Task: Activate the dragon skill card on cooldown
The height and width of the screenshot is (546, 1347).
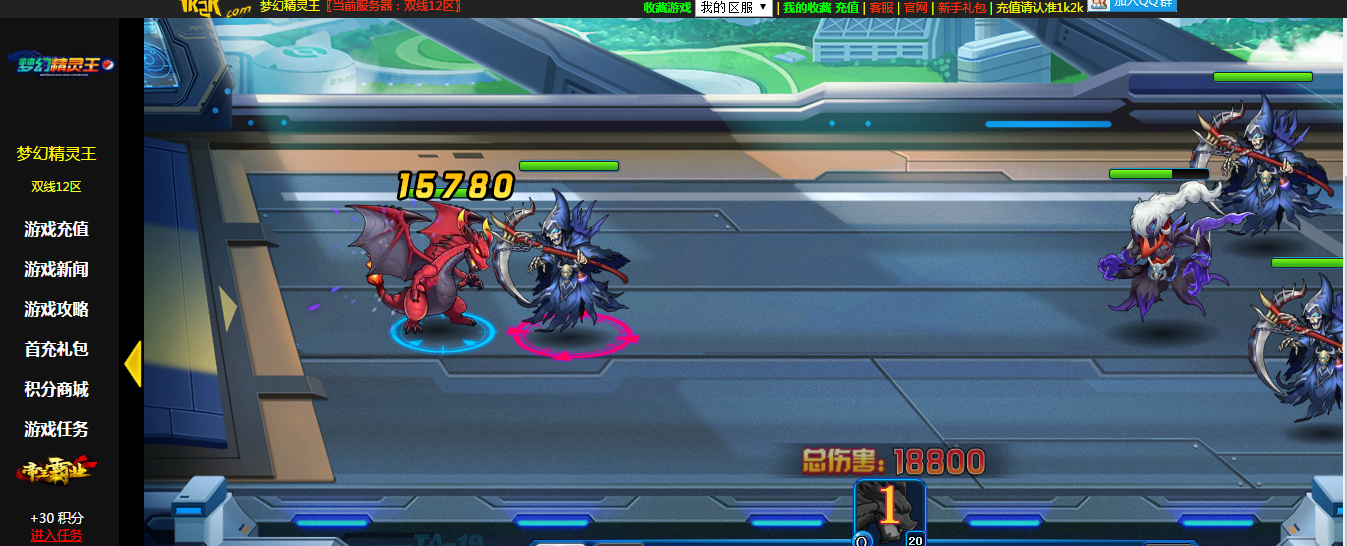Action: [x=889, y=510]
